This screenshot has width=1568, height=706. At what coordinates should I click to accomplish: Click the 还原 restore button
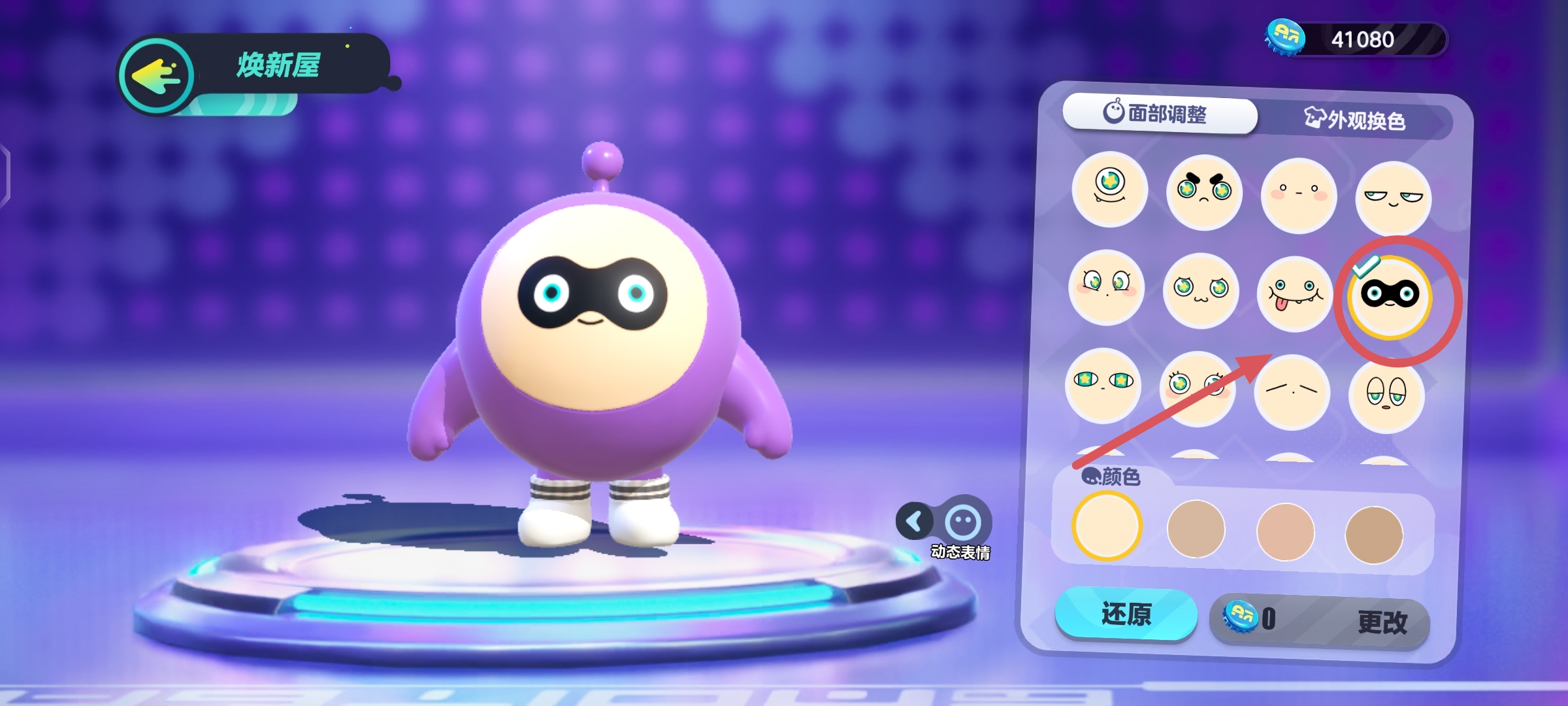pyautogui.click(x=1126, y=614)
